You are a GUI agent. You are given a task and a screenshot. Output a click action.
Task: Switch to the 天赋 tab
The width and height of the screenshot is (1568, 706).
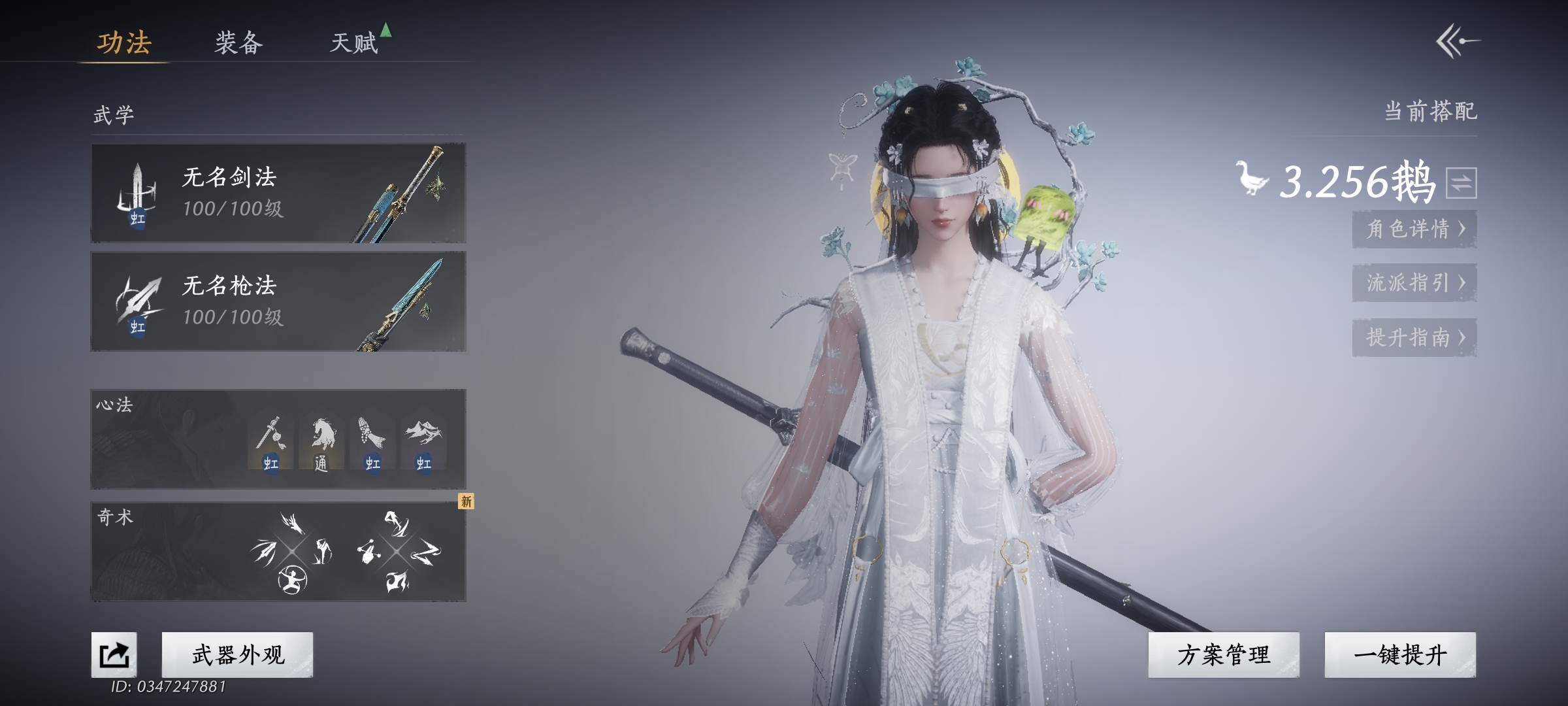pos(354,43)
